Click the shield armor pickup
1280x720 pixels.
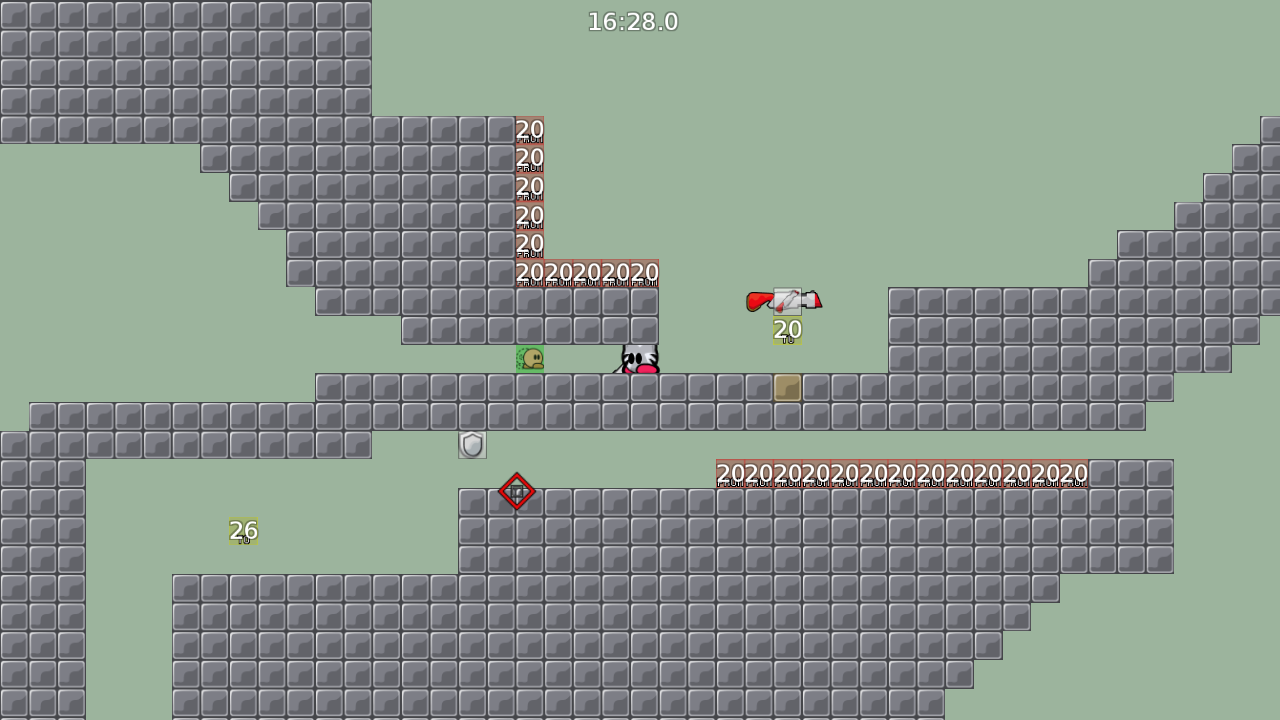pos(470,444)
